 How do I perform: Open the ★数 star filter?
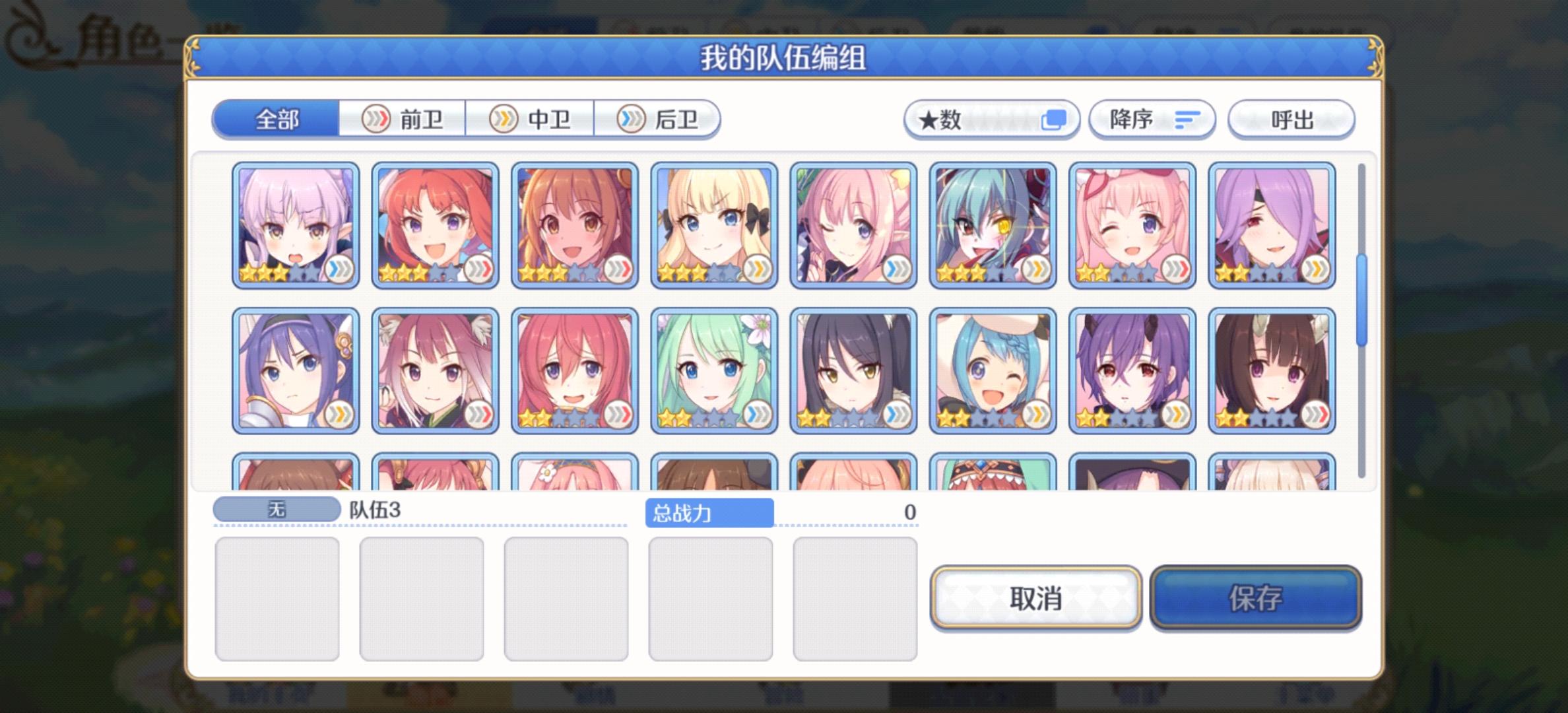[990, 119]
